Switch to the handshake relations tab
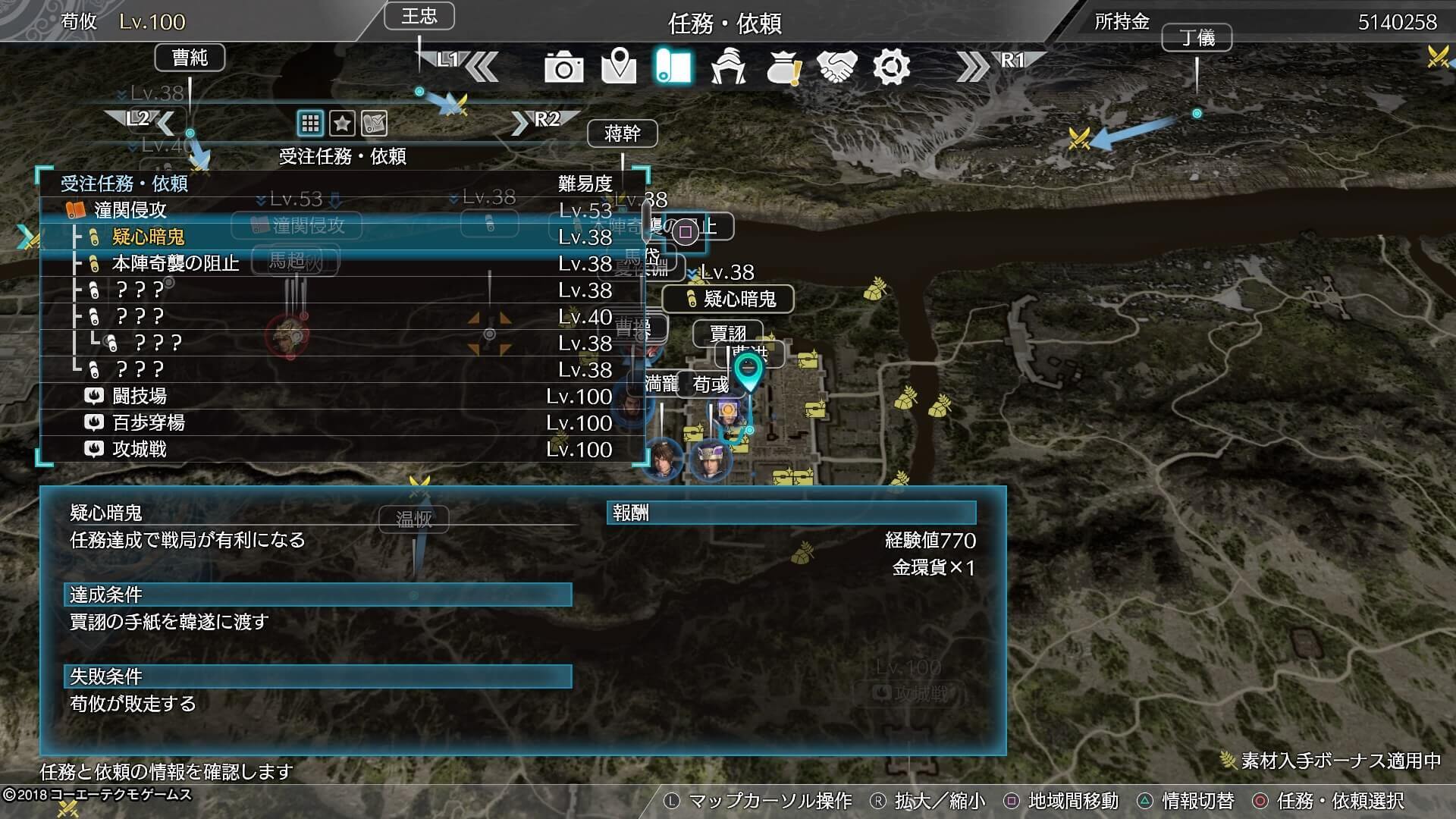Image resolution: width=1456 pixels, height=819 pixels. pos(837,67)
